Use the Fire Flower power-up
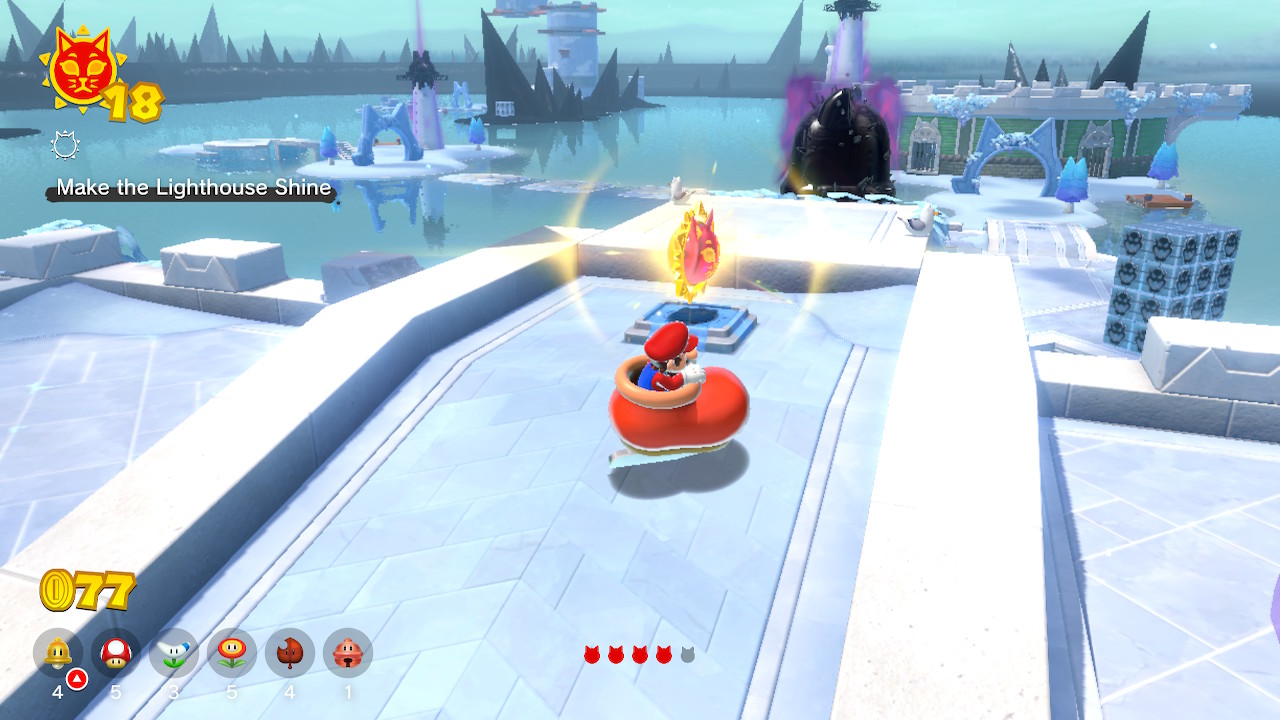 (x=232, y=654)
